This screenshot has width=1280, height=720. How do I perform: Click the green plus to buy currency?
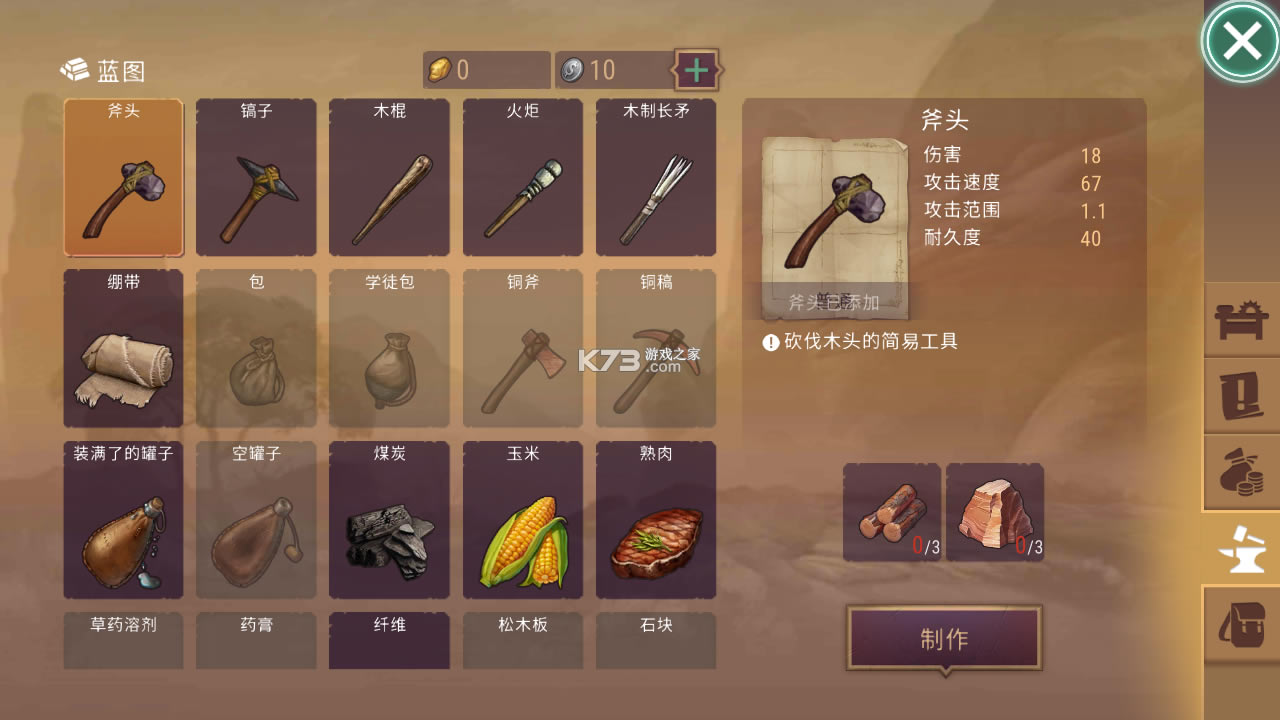point(696,70)
